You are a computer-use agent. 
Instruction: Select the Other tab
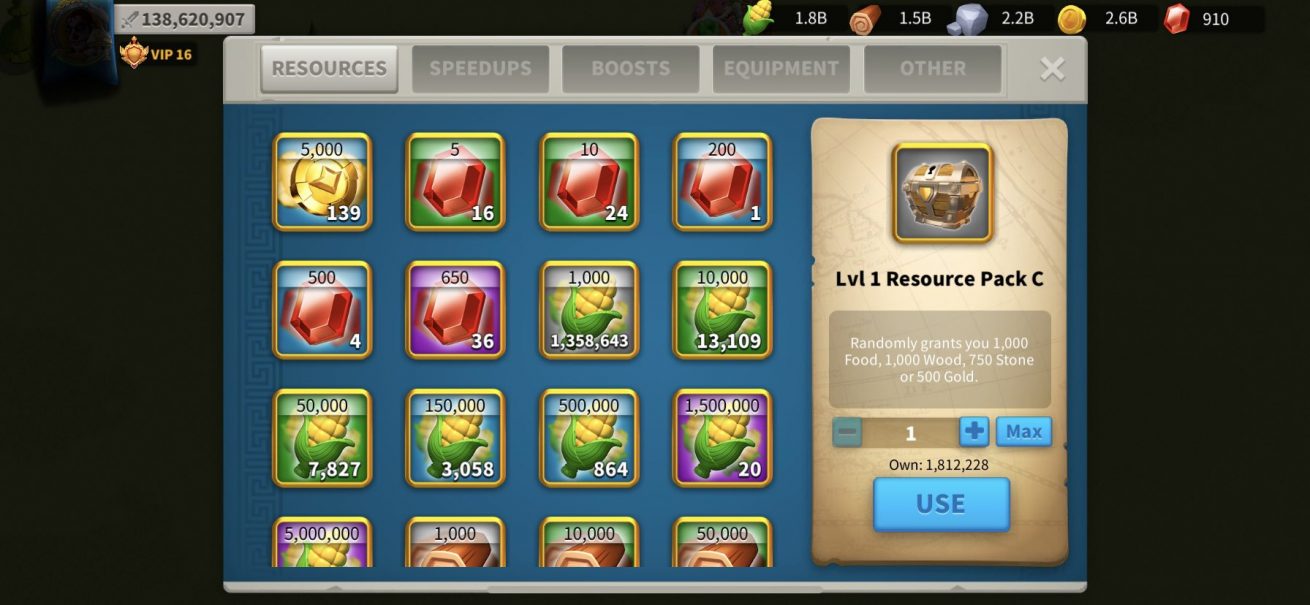pos(932,69)
